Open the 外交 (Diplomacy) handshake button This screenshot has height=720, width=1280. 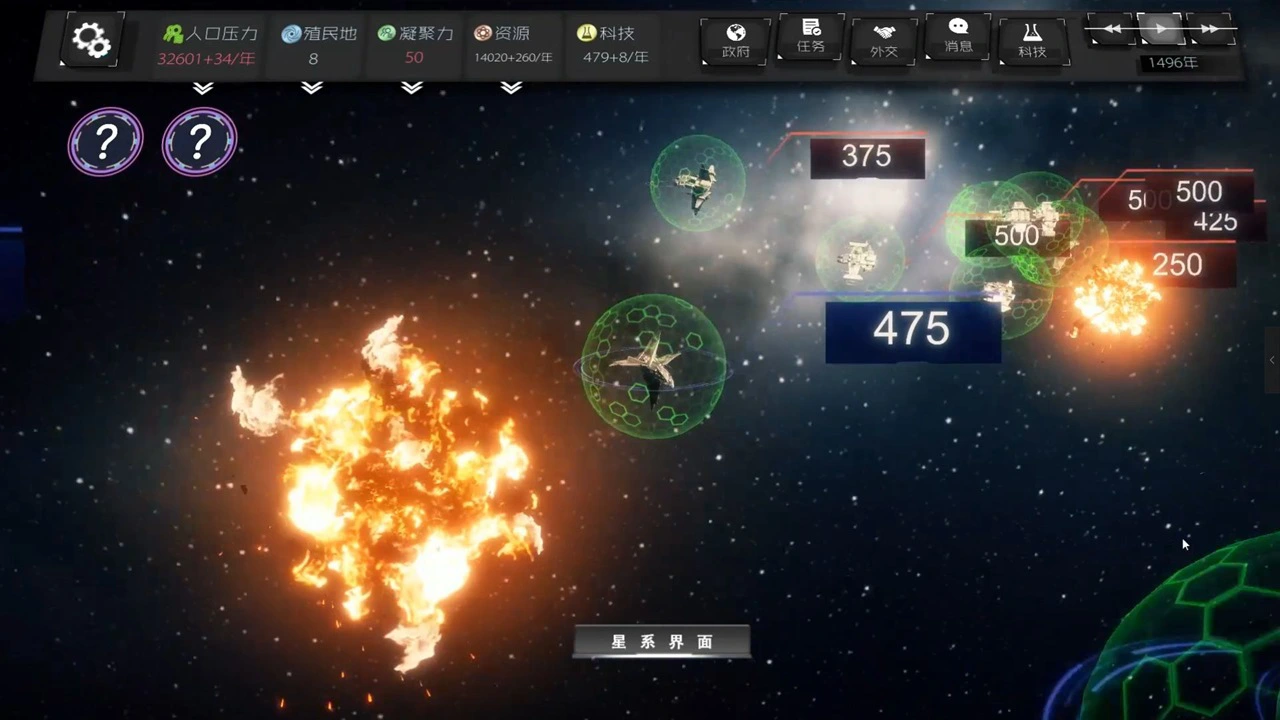pyautogui.click(x=884, y=41)
